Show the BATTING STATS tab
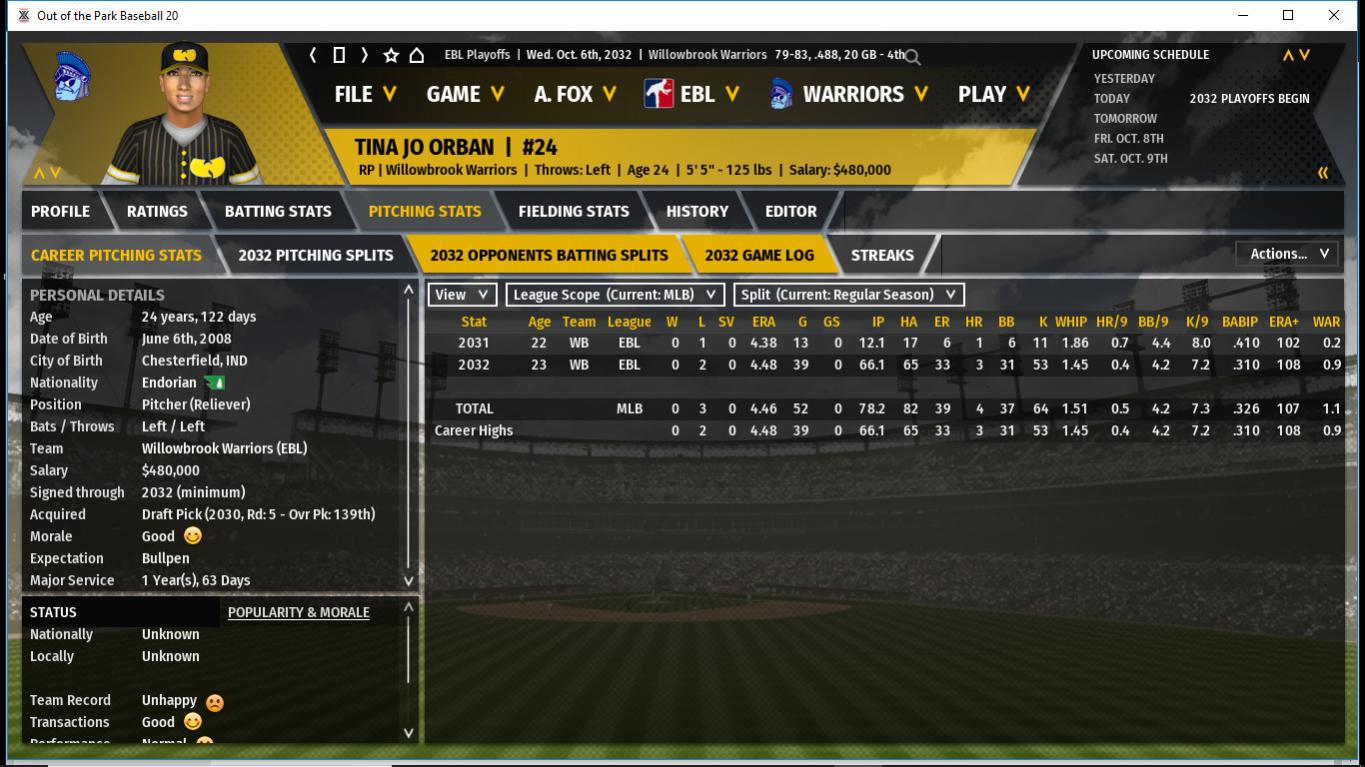The width and height of the screenshot is (1365, 767). coord(277,211)
